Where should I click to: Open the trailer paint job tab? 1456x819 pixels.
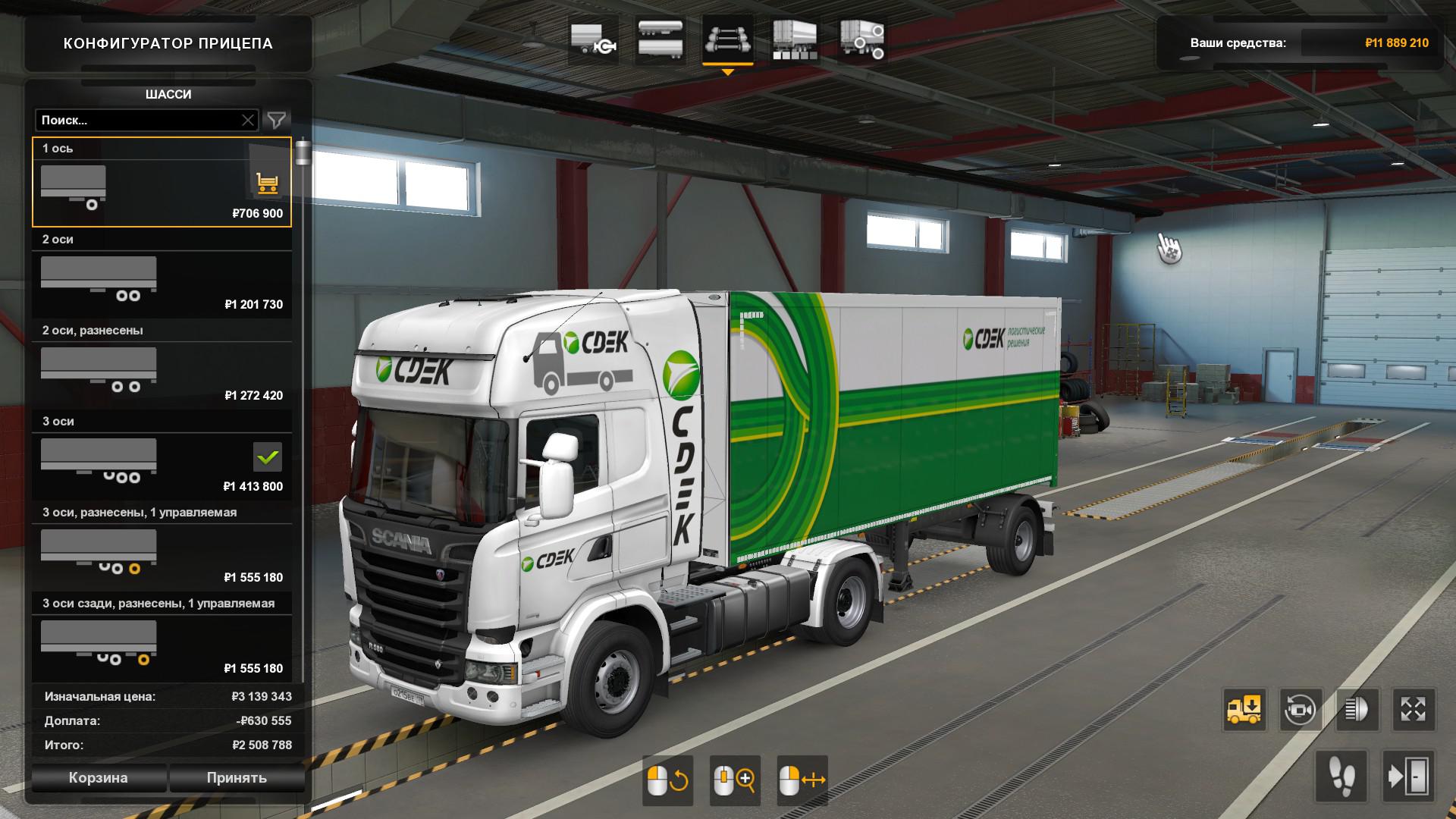click(794, 40)
